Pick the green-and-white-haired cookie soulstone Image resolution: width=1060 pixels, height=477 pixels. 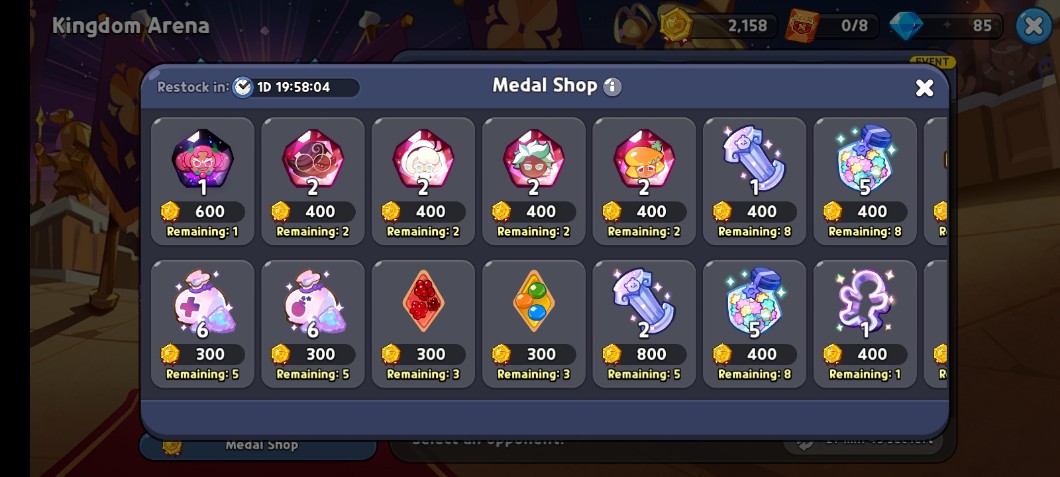(534, 180)
